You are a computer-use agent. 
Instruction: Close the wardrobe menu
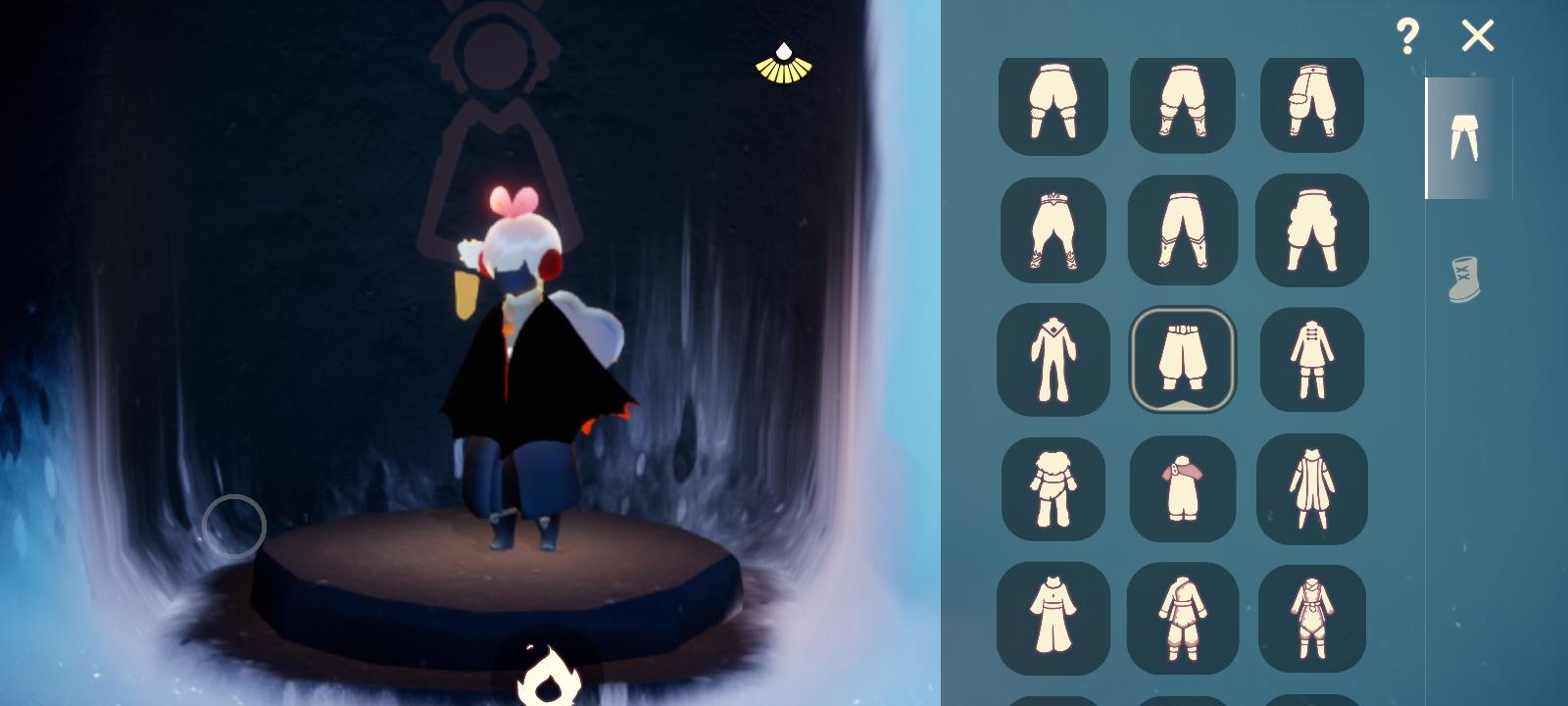(x=1478, y=35)
